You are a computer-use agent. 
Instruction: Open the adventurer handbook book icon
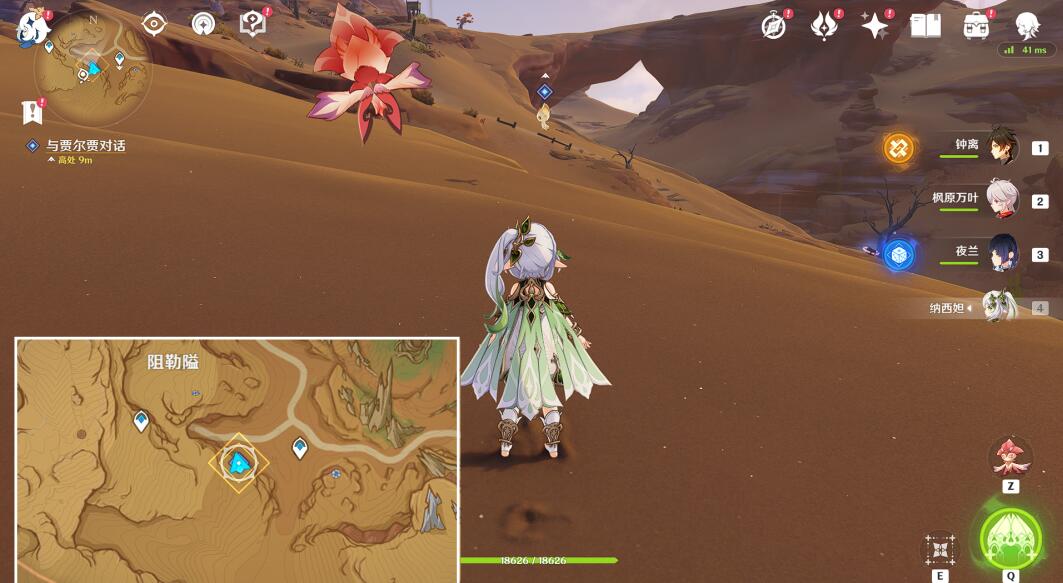point(925,26)
